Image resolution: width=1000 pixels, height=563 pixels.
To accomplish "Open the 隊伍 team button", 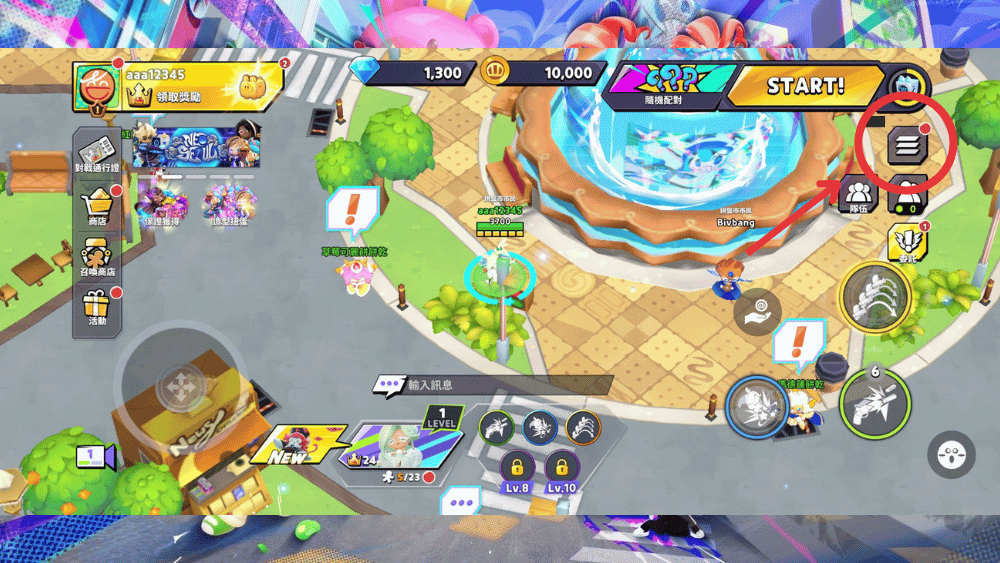I will click(857, 192).
